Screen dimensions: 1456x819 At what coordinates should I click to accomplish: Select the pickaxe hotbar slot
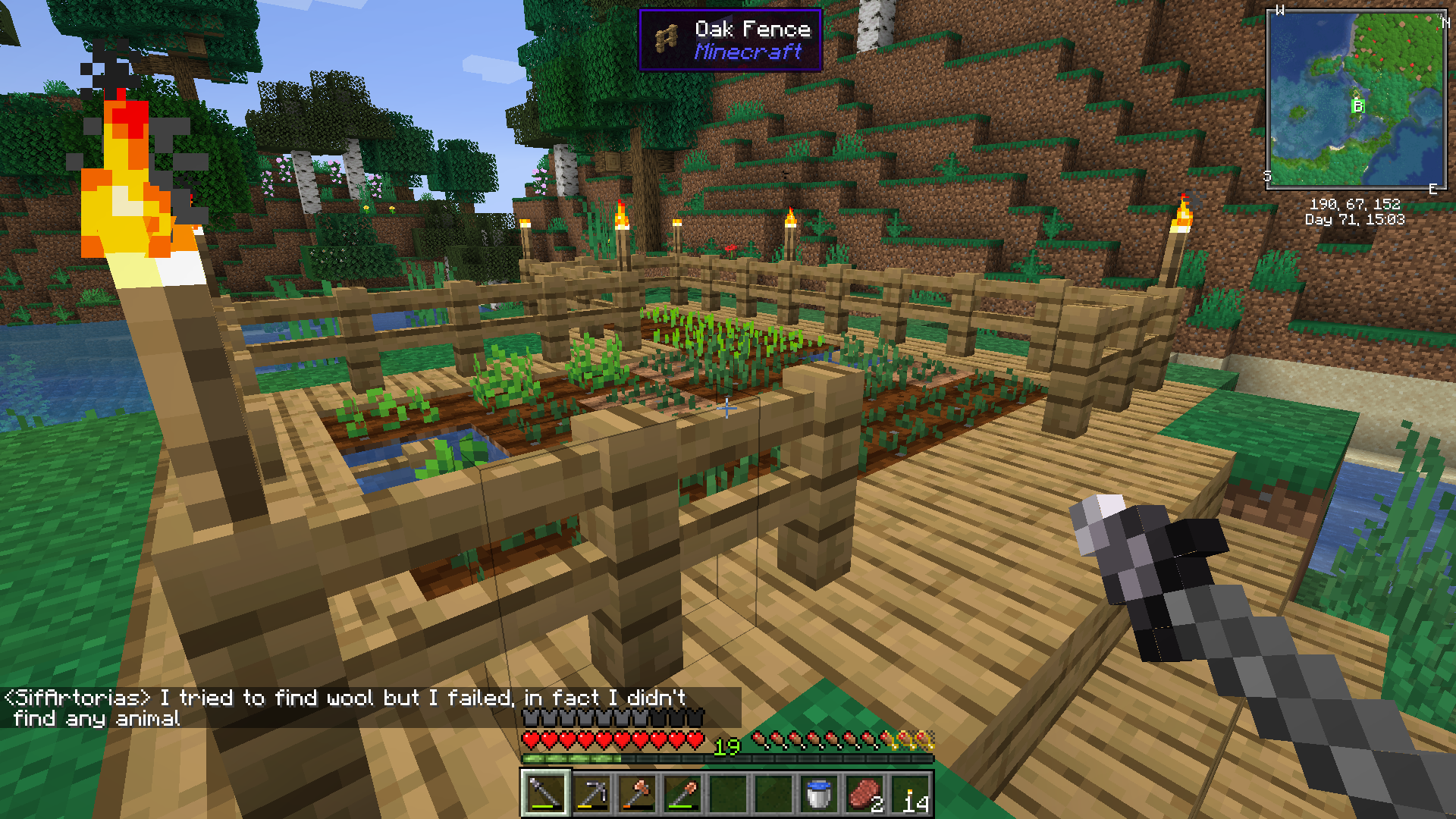pos(591,794)
